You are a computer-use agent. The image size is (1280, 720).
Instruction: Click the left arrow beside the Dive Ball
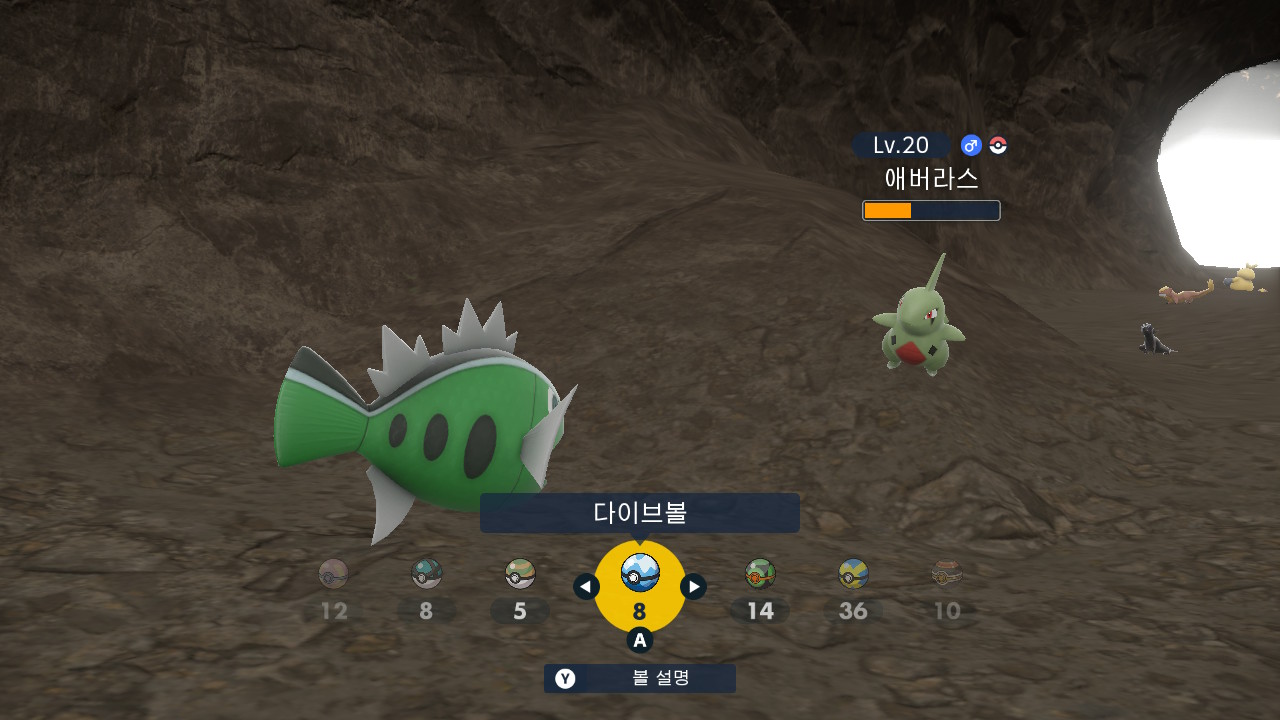tap(587, 587)
